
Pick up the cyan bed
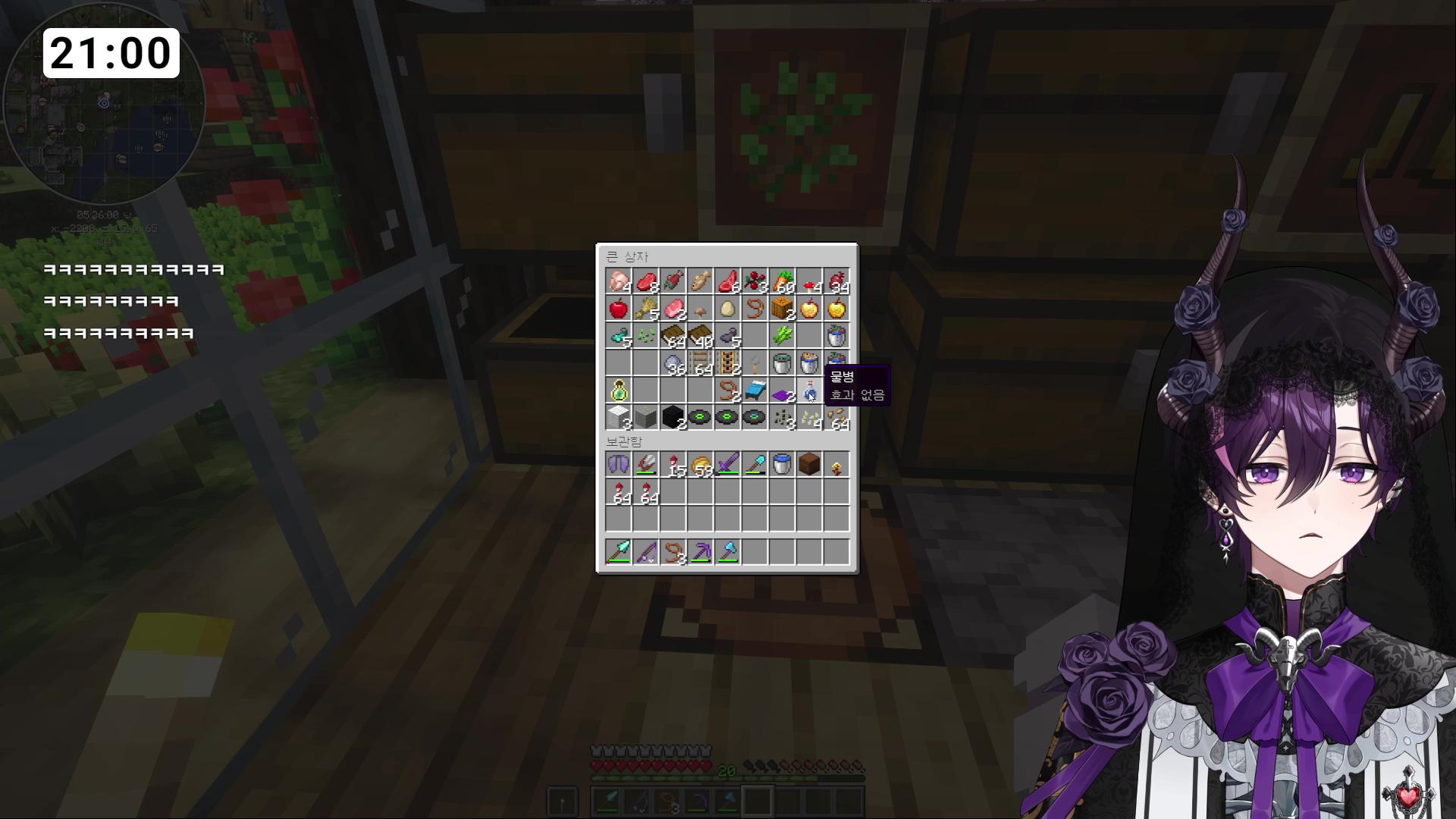(x=755, y=391)
